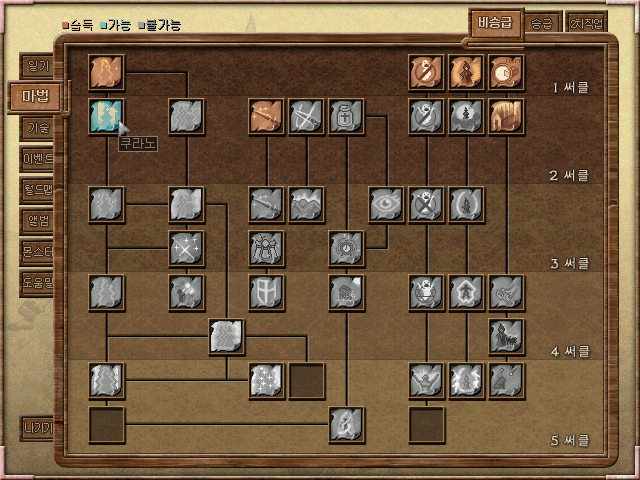Choose the grey armor spell icon
Screen dimensions: 640x480
pos(267,247)
